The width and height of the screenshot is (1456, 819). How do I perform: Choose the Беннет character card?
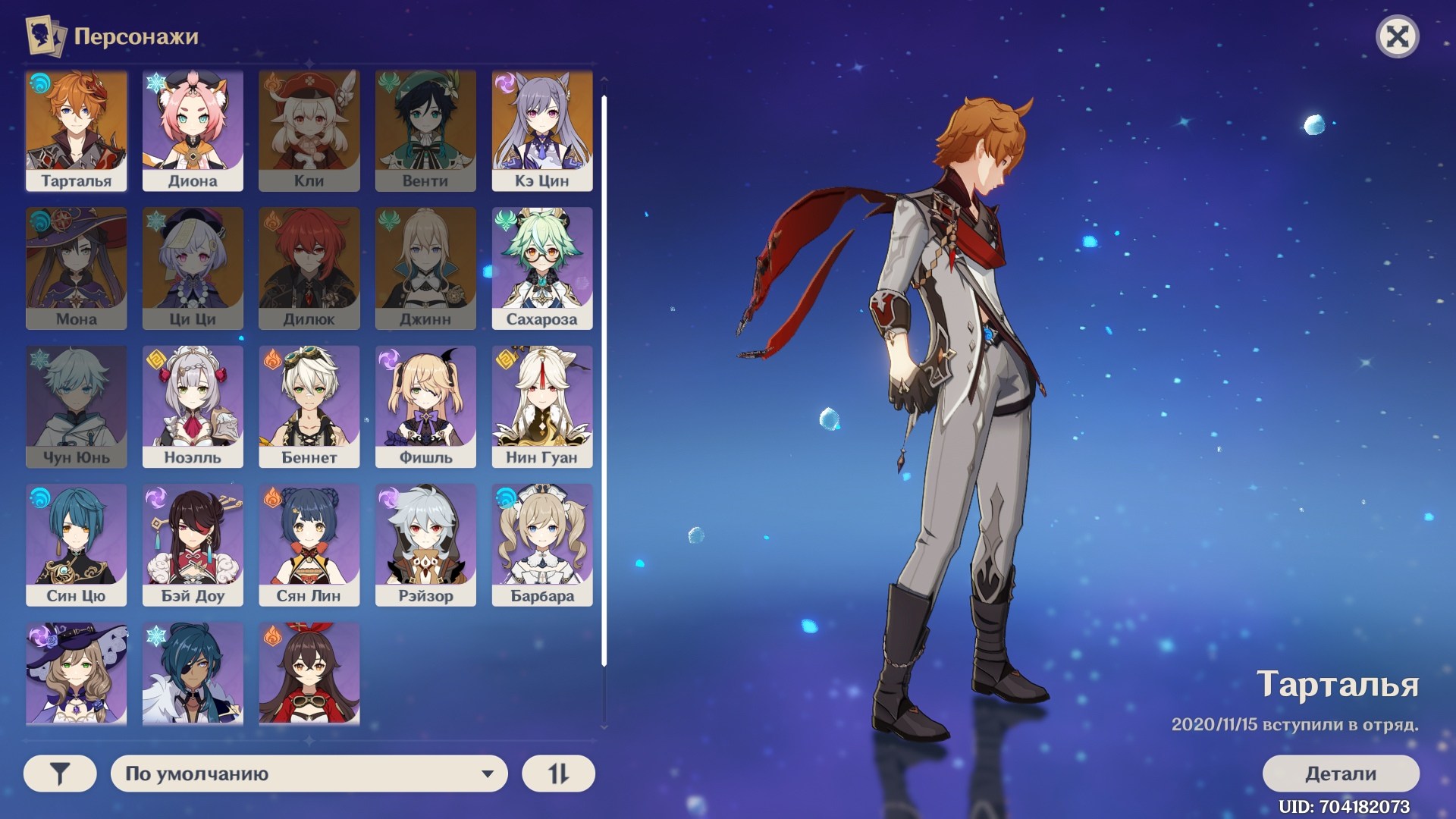[x=309, y=406]
